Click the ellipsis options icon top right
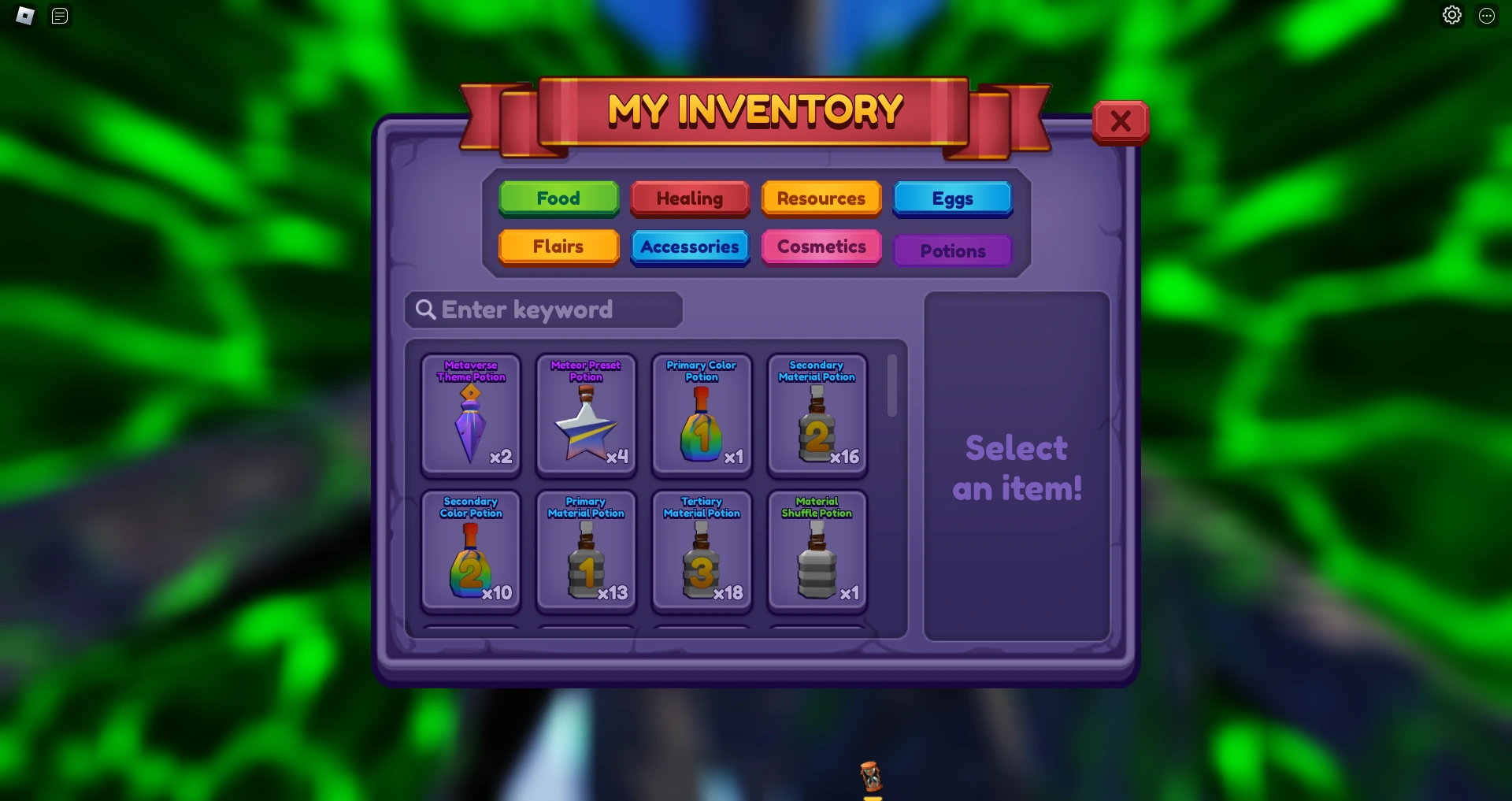Screen dimensions: 1512x801 coord(1487,16)
